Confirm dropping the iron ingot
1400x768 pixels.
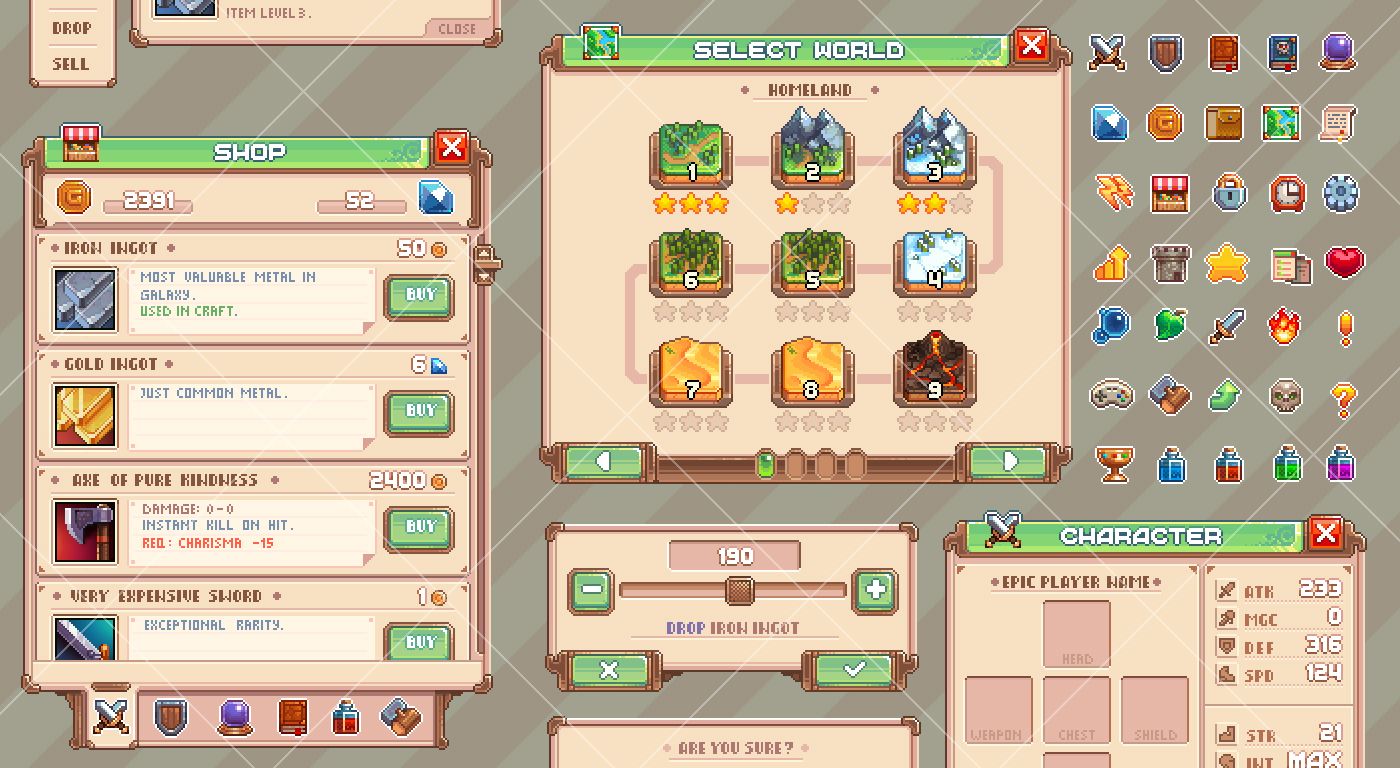[853, 670]
